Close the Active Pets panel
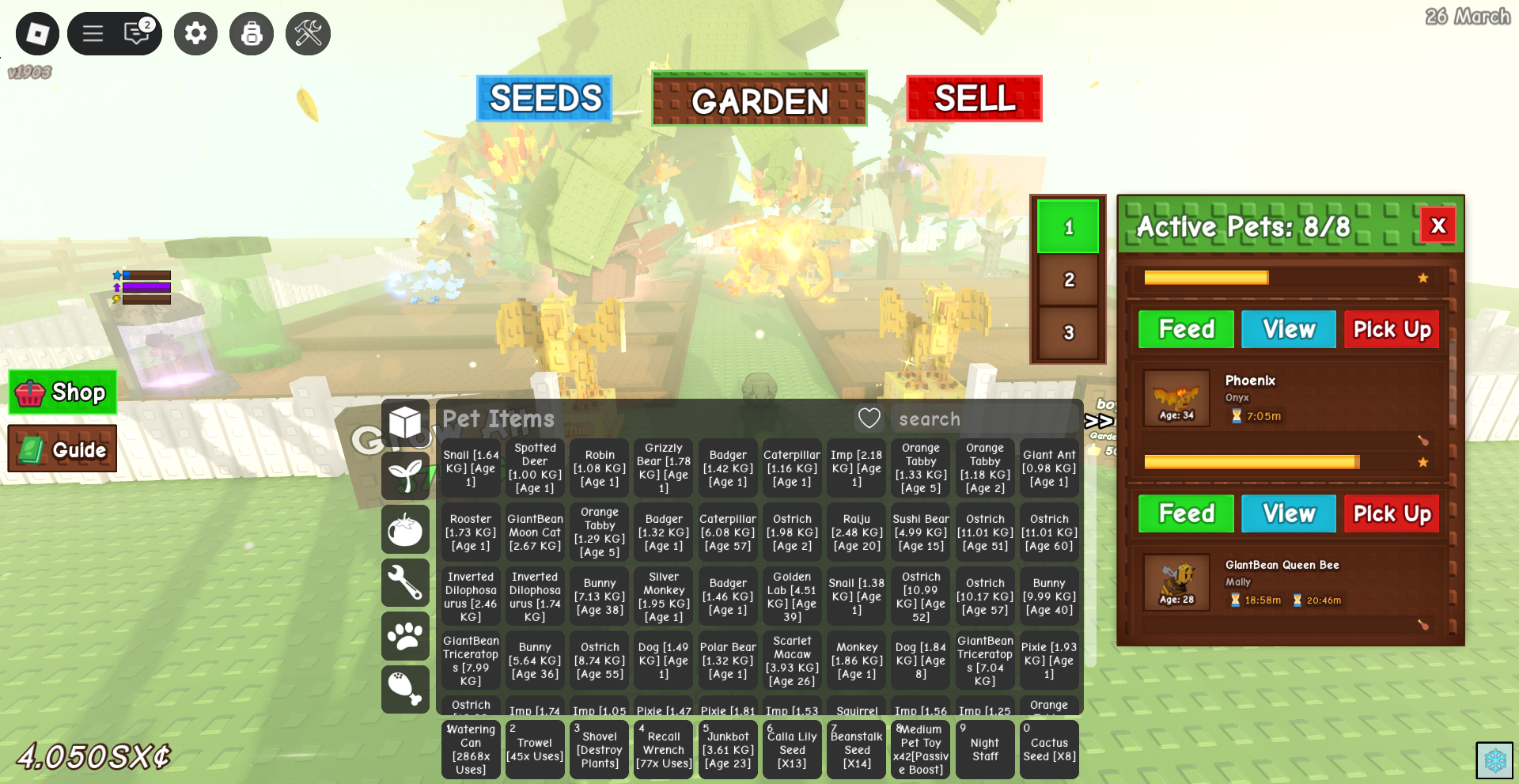 (x=1438, y=226)
